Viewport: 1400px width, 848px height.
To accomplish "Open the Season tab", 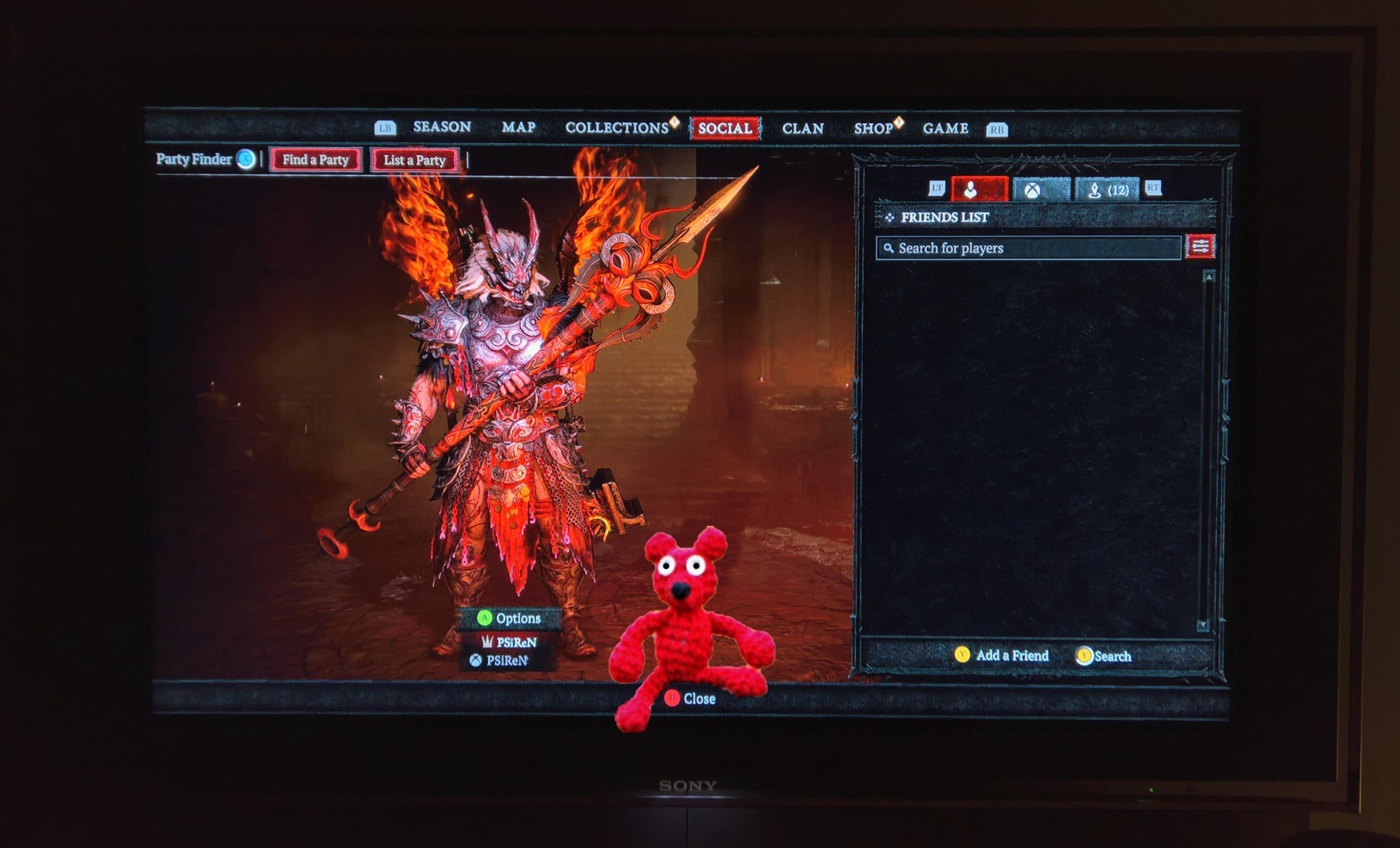I will [442, 127].
